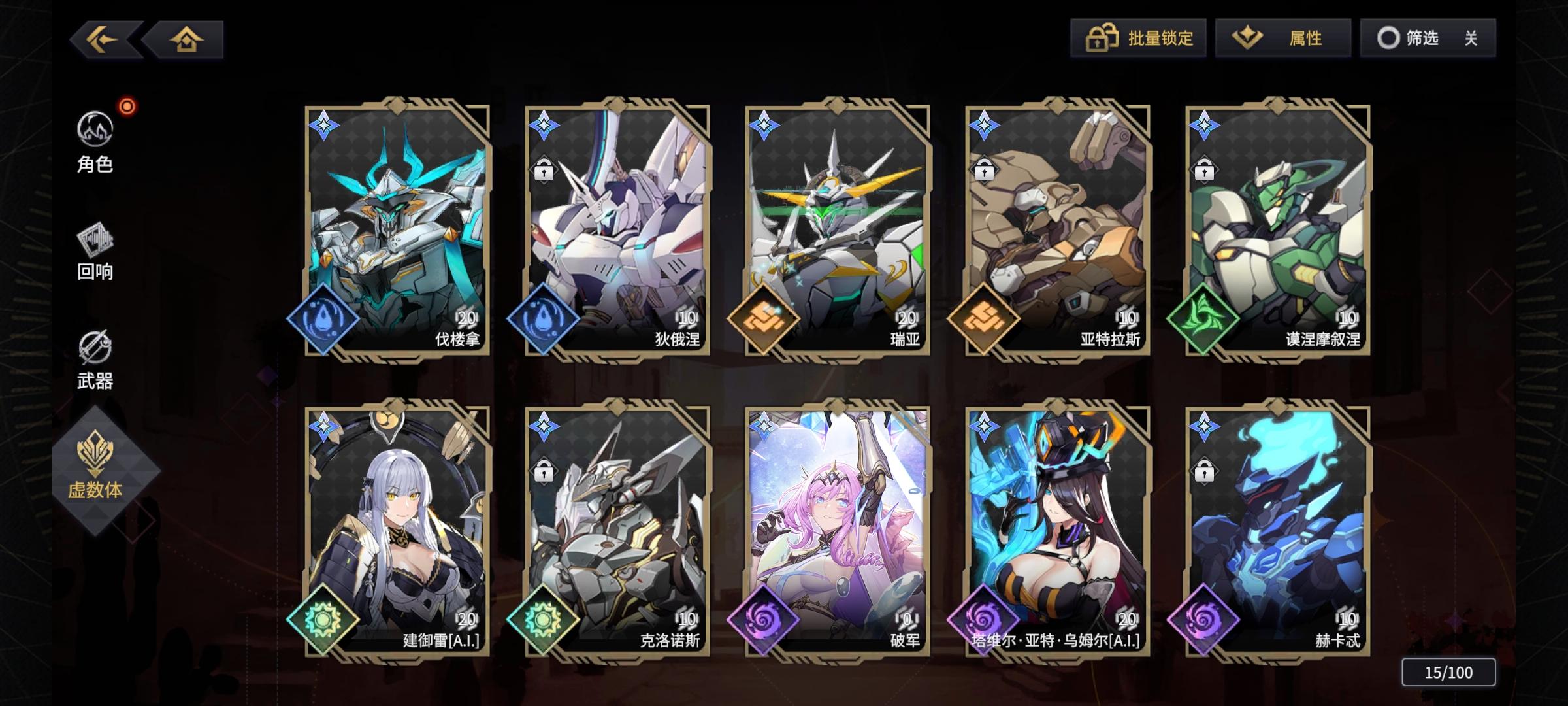Open the 克洛诺斯 card
1568x706 pixels.
[x=616, y=523]
